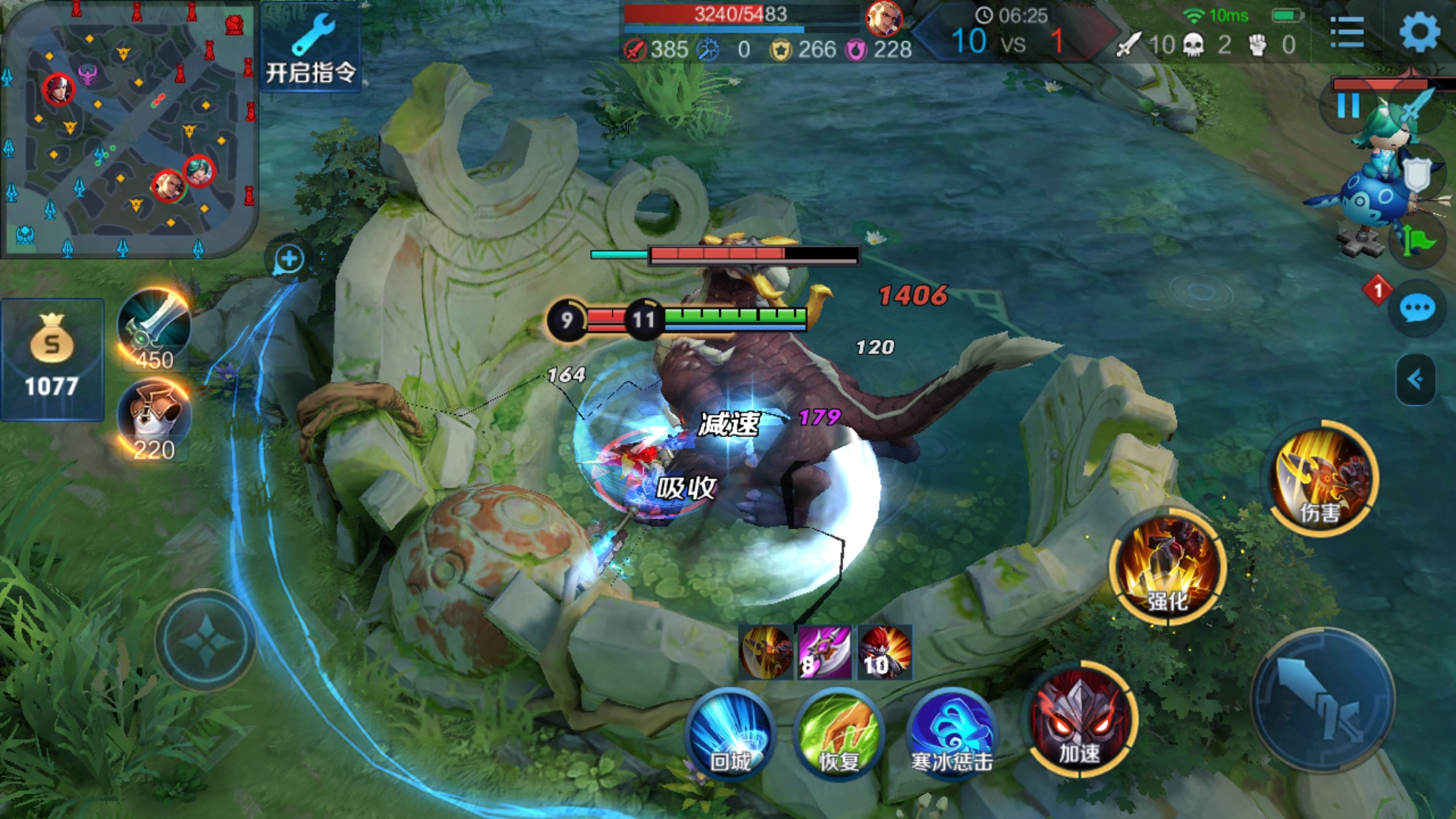Open the gold shop showing 1077
1456x819 pixels.
(52, 359)
